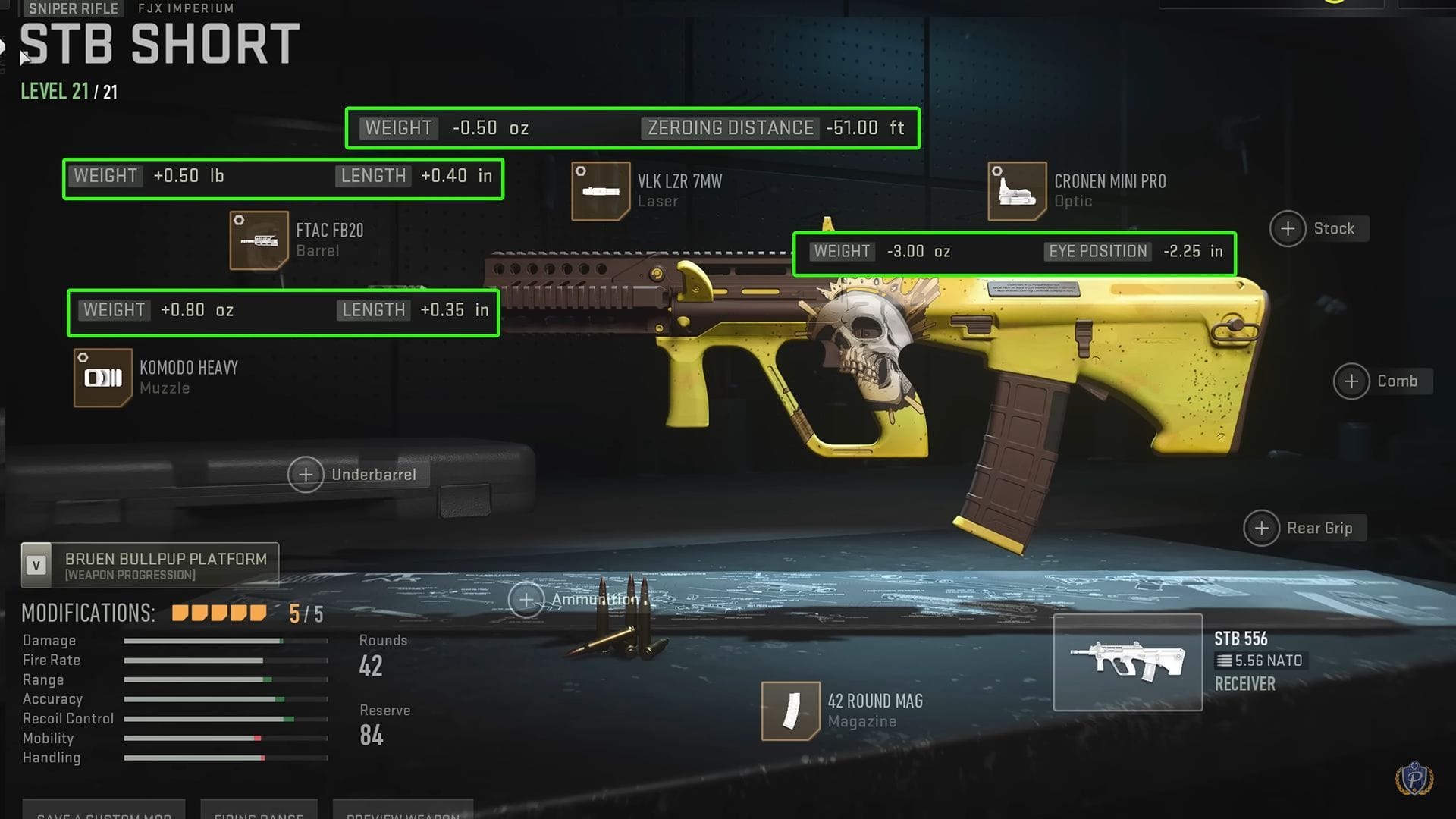Open the FTAC FB20 barrel slot

[258, 240]
